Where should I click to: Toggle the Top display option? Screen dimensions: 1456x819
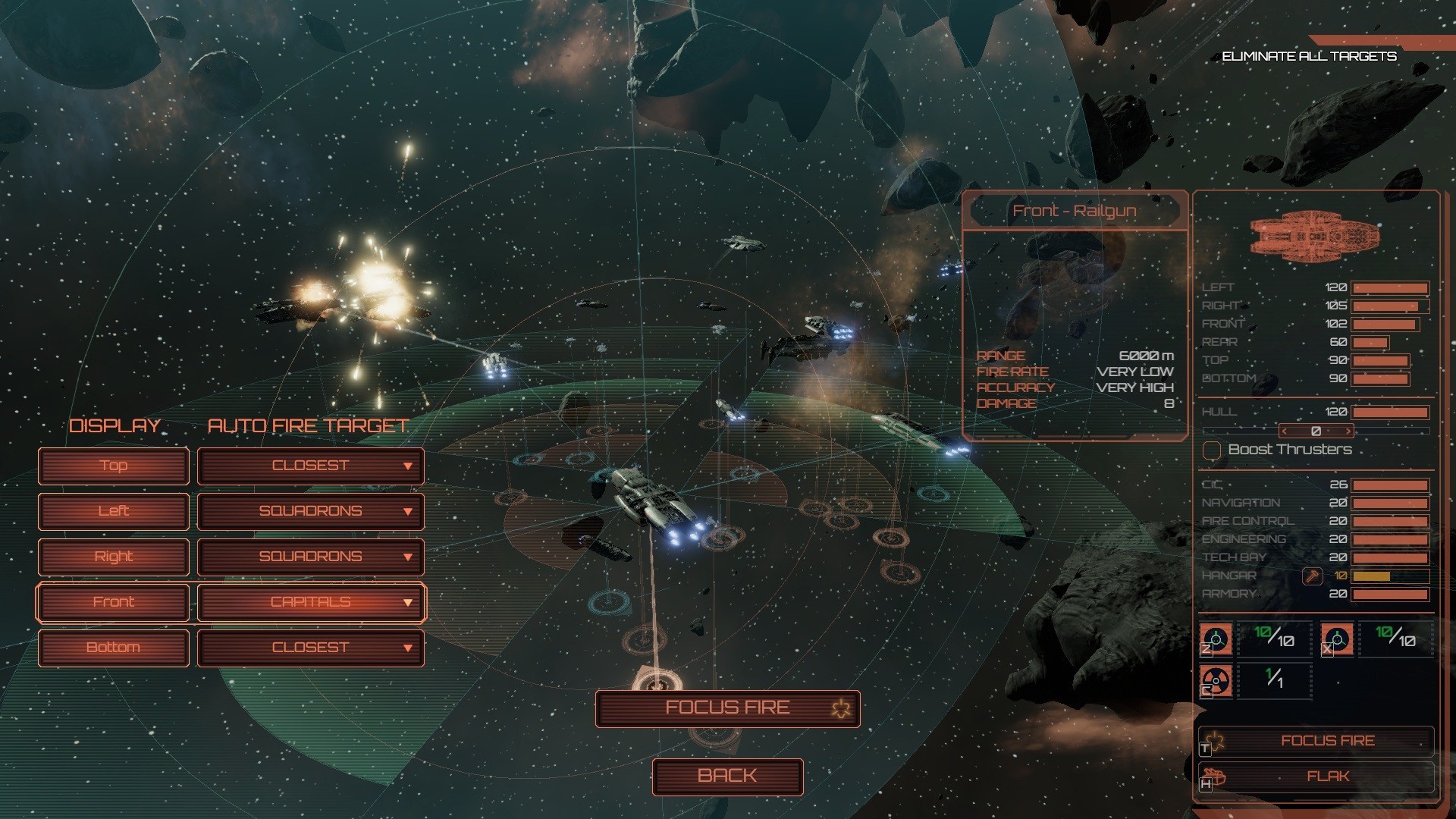tap(113, 466)
